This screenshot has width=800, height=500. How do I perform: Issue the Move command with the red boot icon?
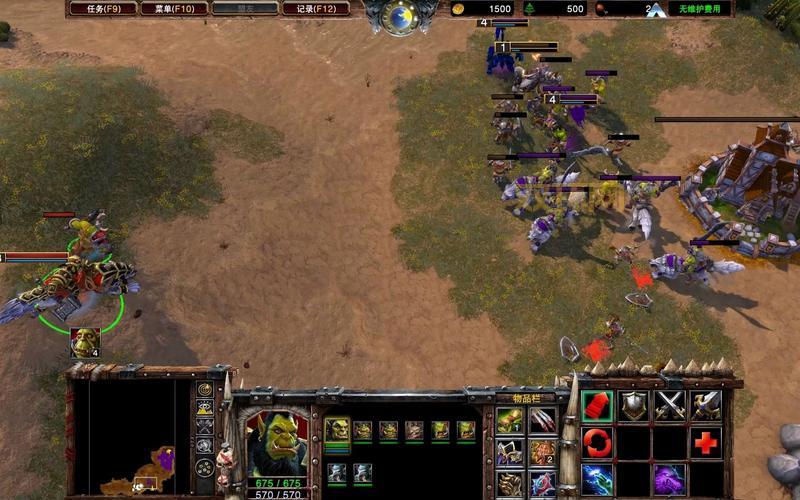coord(598,406)
